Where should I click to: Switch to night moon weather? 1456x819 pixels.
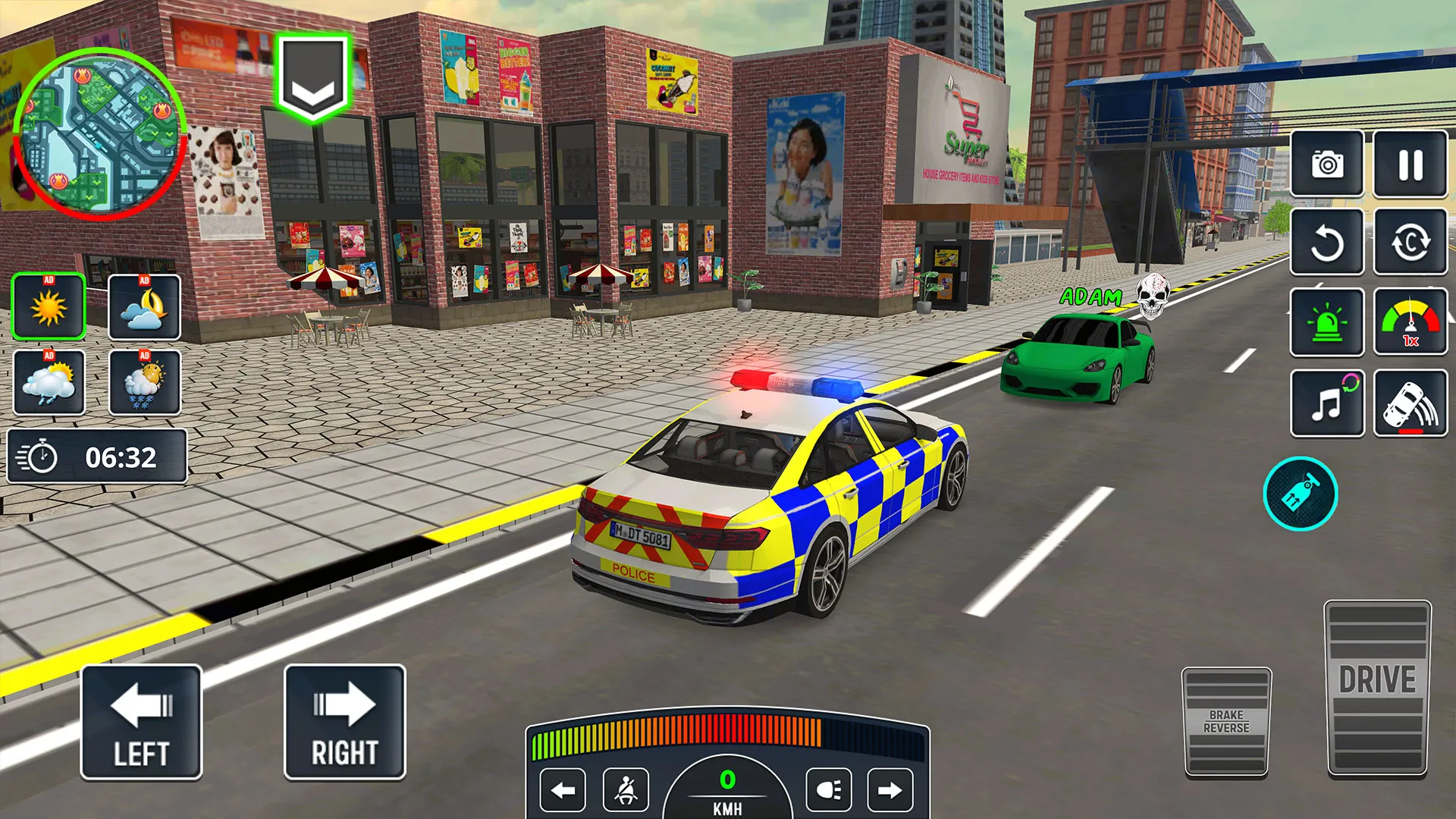point(144,307)
